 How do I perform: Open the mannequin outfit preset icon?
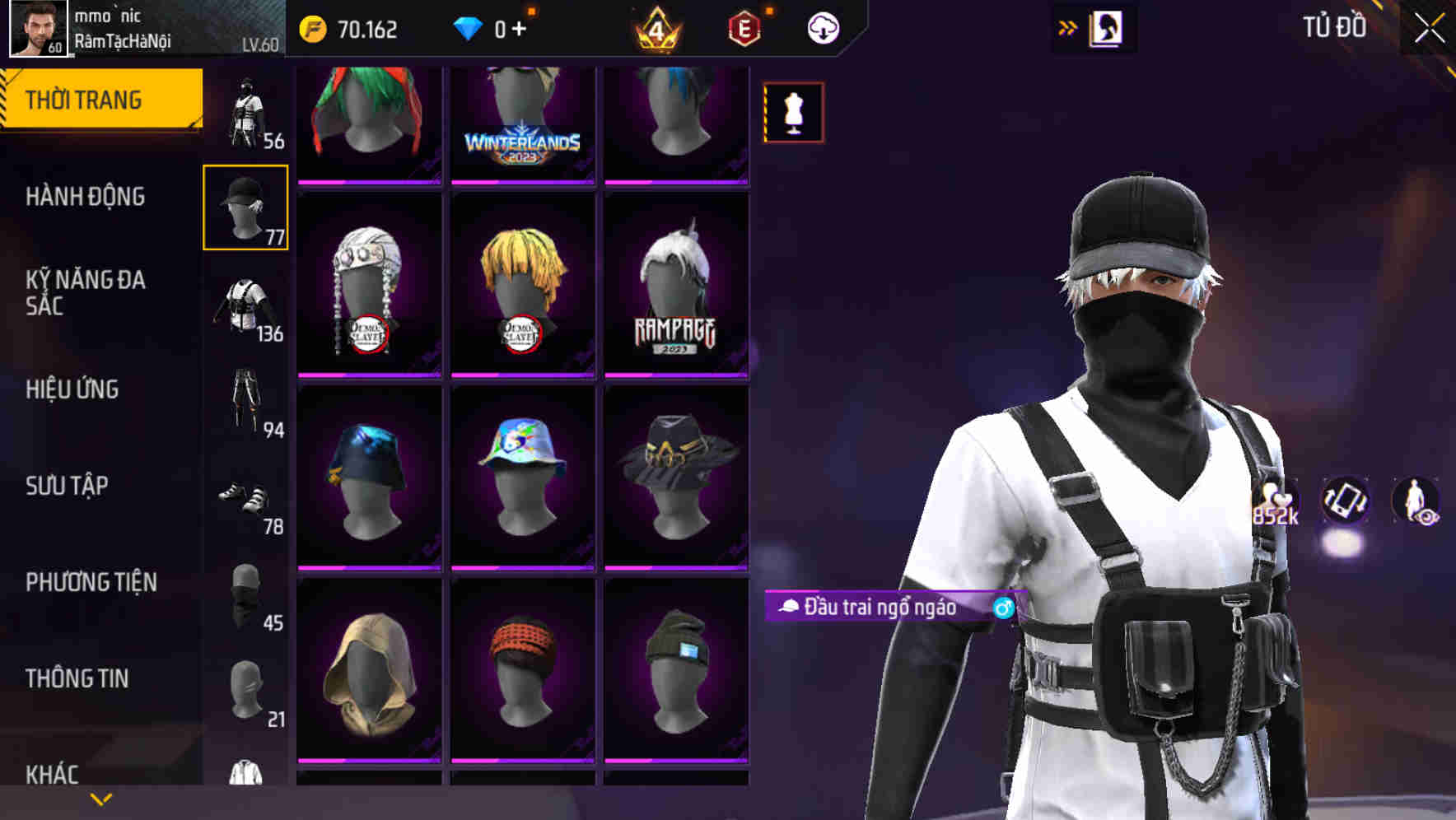(792, 112)
